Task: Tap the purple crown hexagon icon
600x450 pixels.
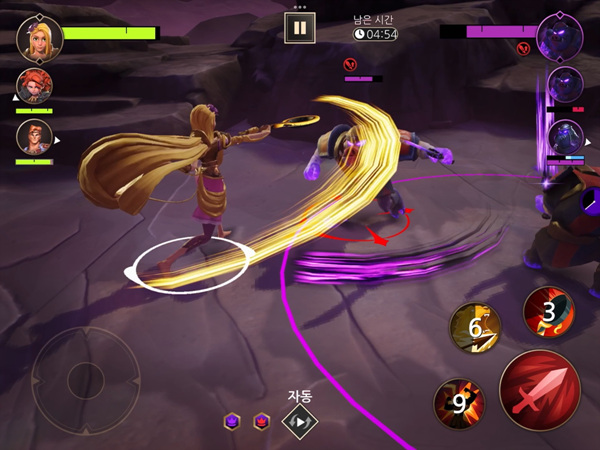Action: point(232,421)
